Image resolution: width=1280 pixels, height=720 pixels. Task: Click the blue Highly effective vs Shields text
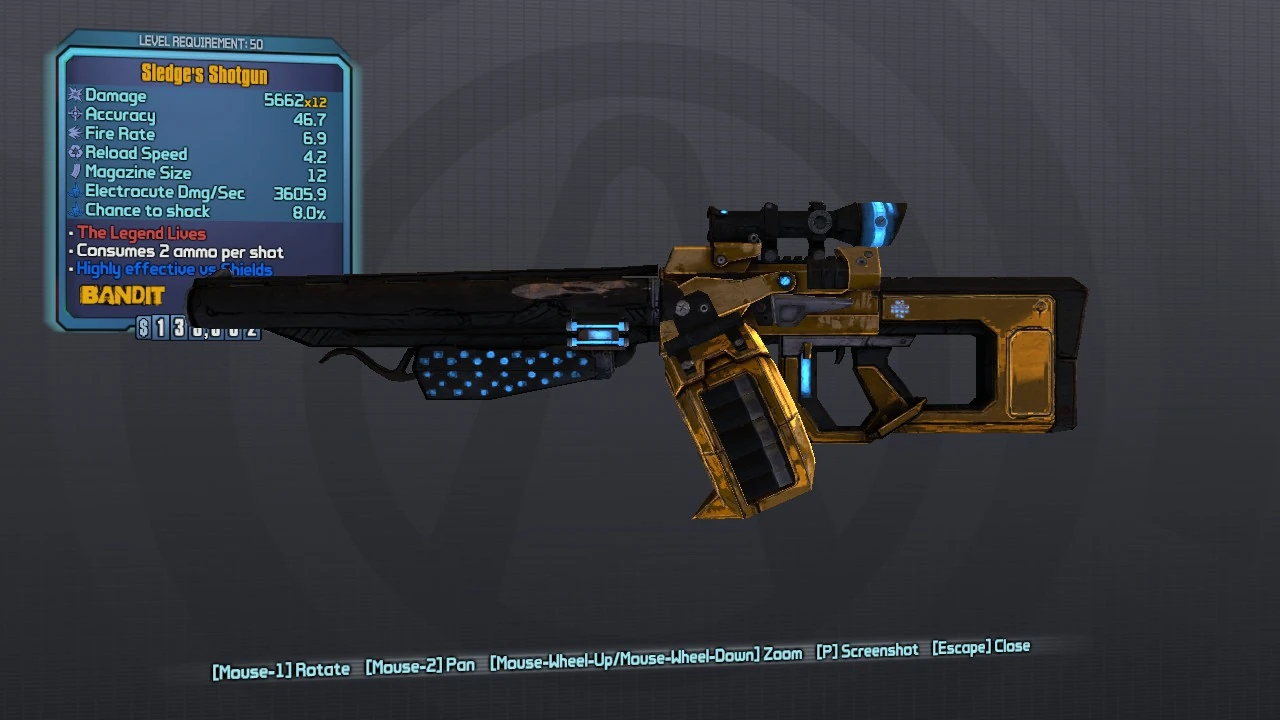176,269
